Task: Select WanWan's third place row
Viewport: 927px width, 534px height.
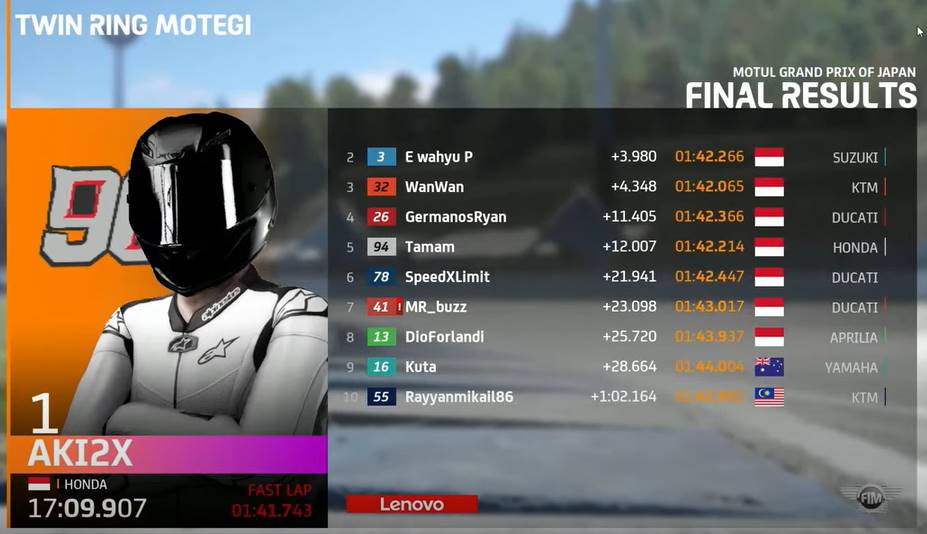Action: click(x=615, y=187)
